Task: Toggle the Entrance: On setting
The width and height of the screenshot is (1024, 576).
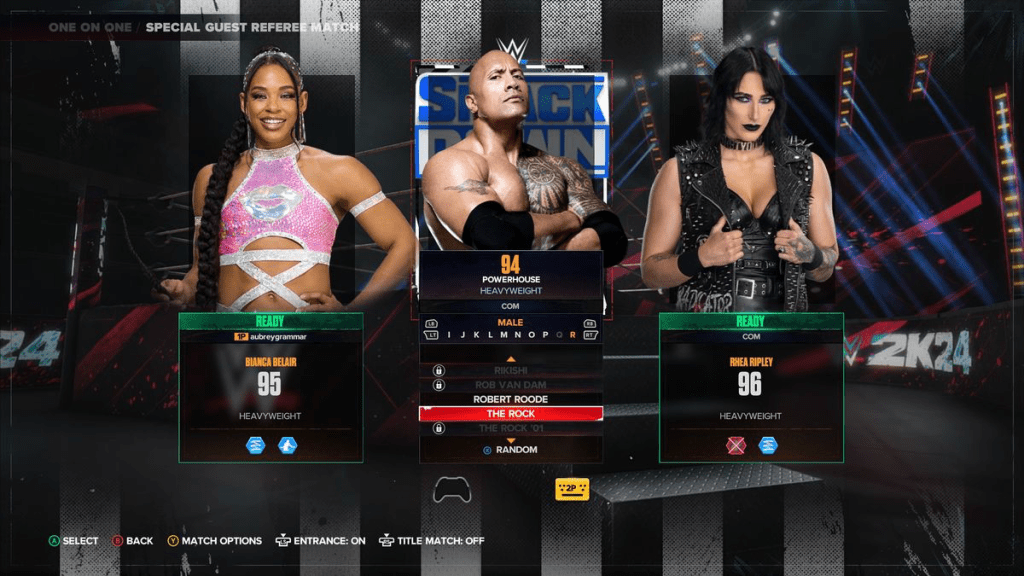Action: [x=320, y=541]
